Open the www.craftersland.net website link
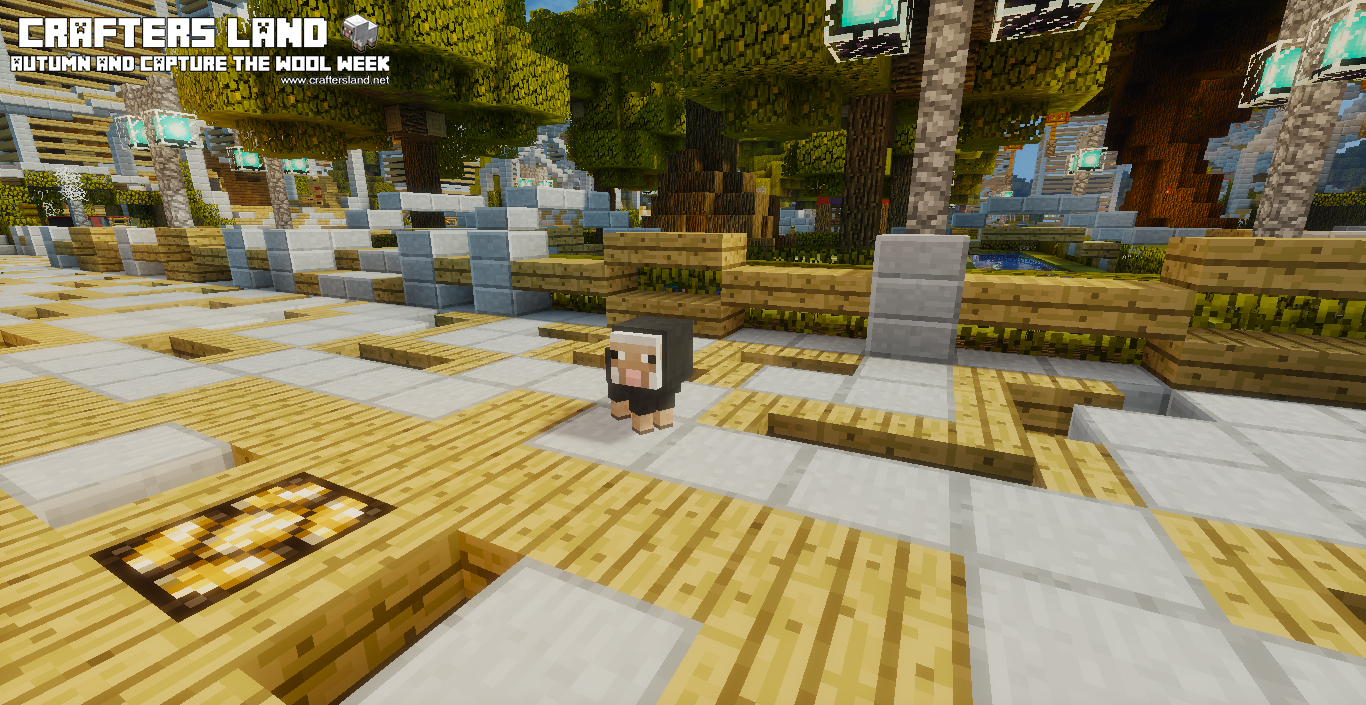The image size is (1366, 705). (x=335, y=80)
